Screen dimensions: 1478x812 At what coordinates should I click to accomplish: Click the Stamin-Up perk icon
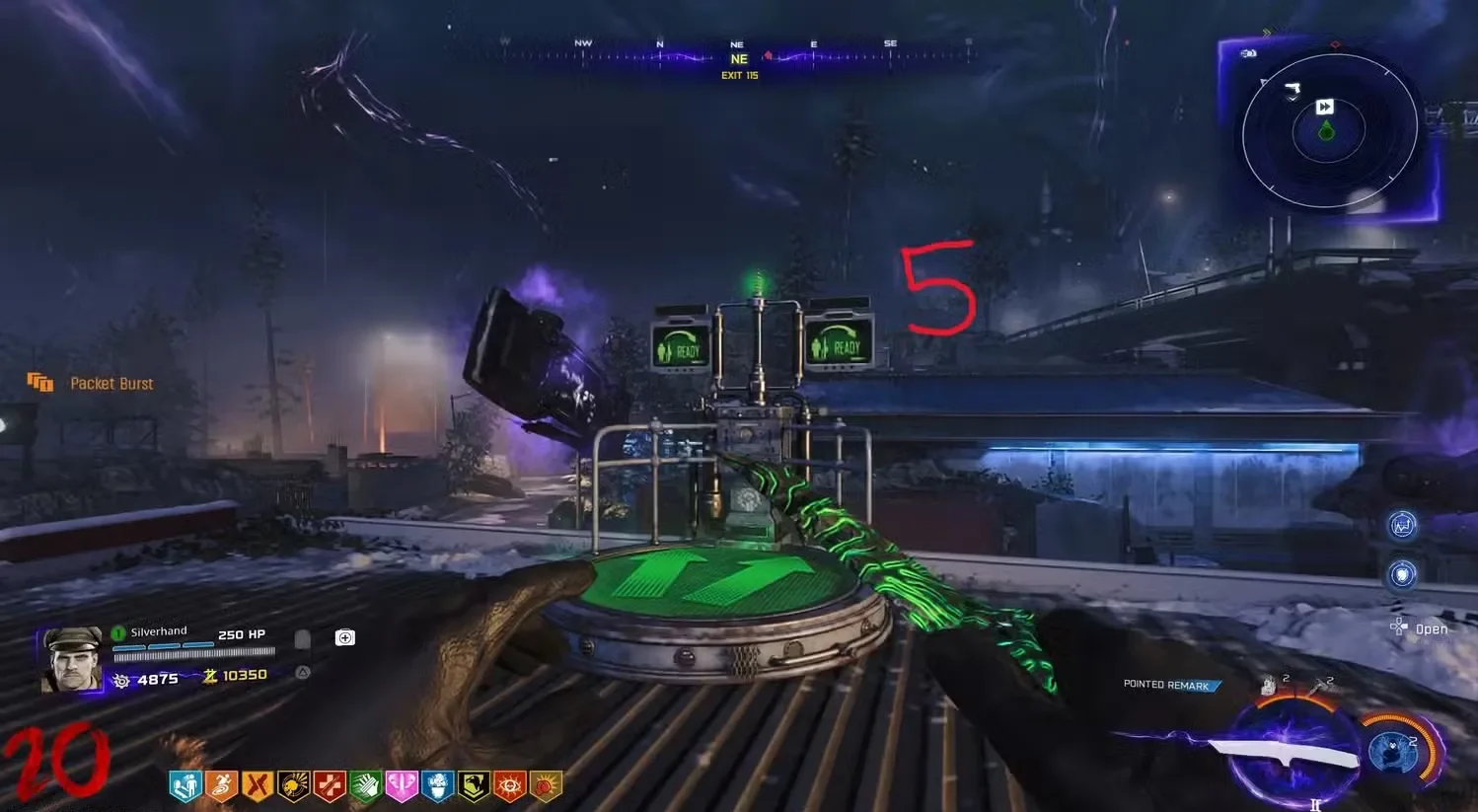(222, 784)
